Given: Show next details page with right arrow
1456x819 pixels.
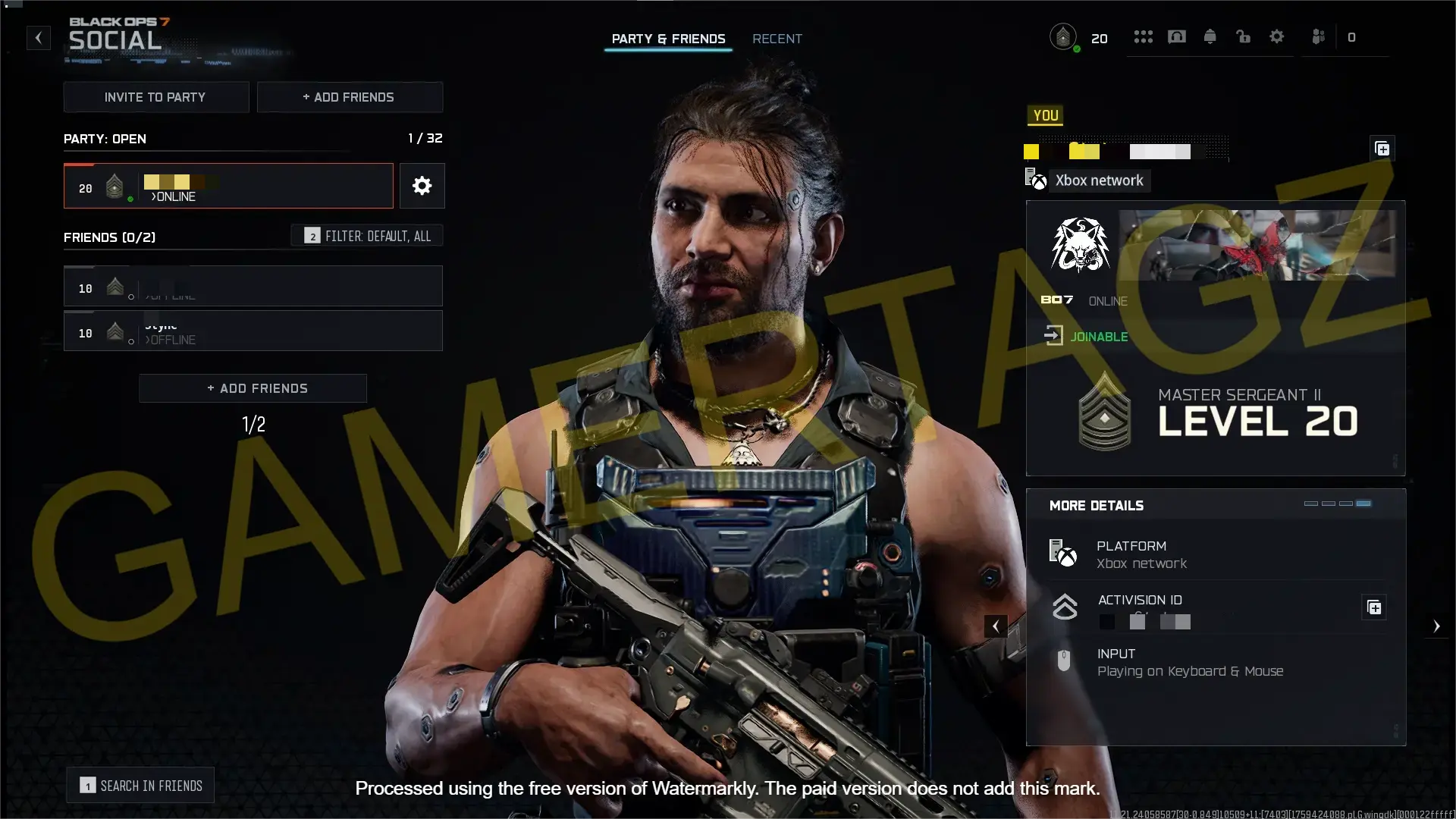Looking at the screenshot, I should click(x=1436, y=626).
